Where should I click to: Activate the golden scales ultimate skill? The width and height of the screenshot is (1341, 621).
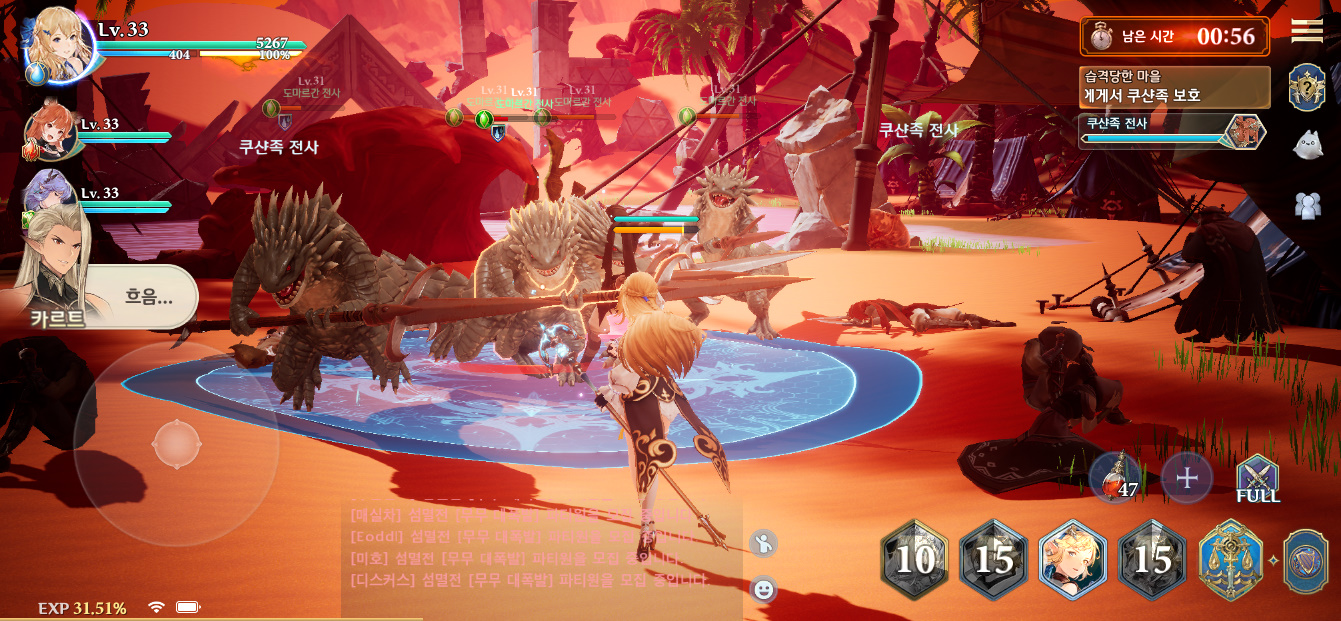click(1232, 560)
